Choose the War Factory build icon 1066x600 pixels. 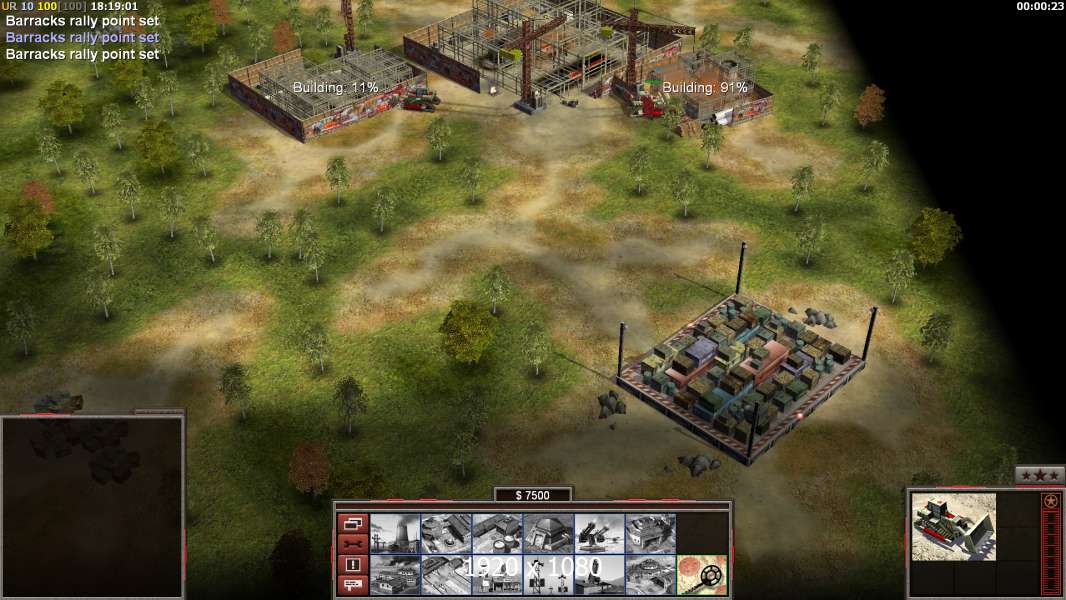click(x=650, y=533)
